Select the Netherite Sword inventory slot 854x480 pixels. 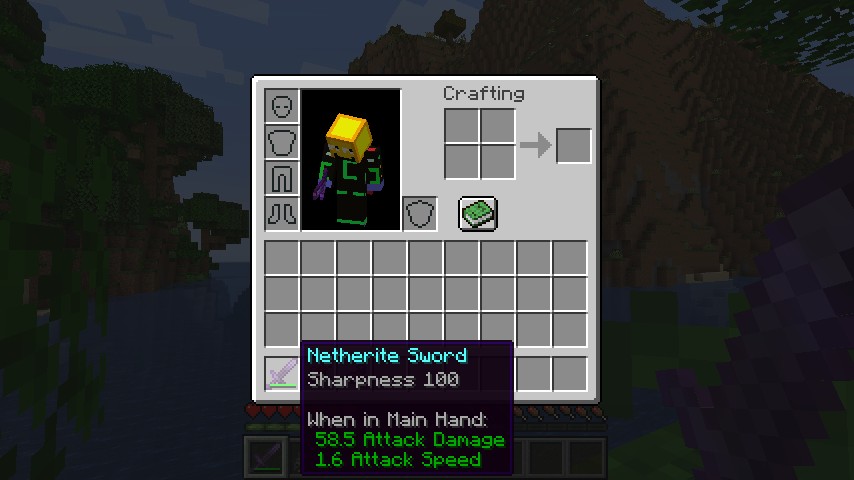tap(282, 373)
